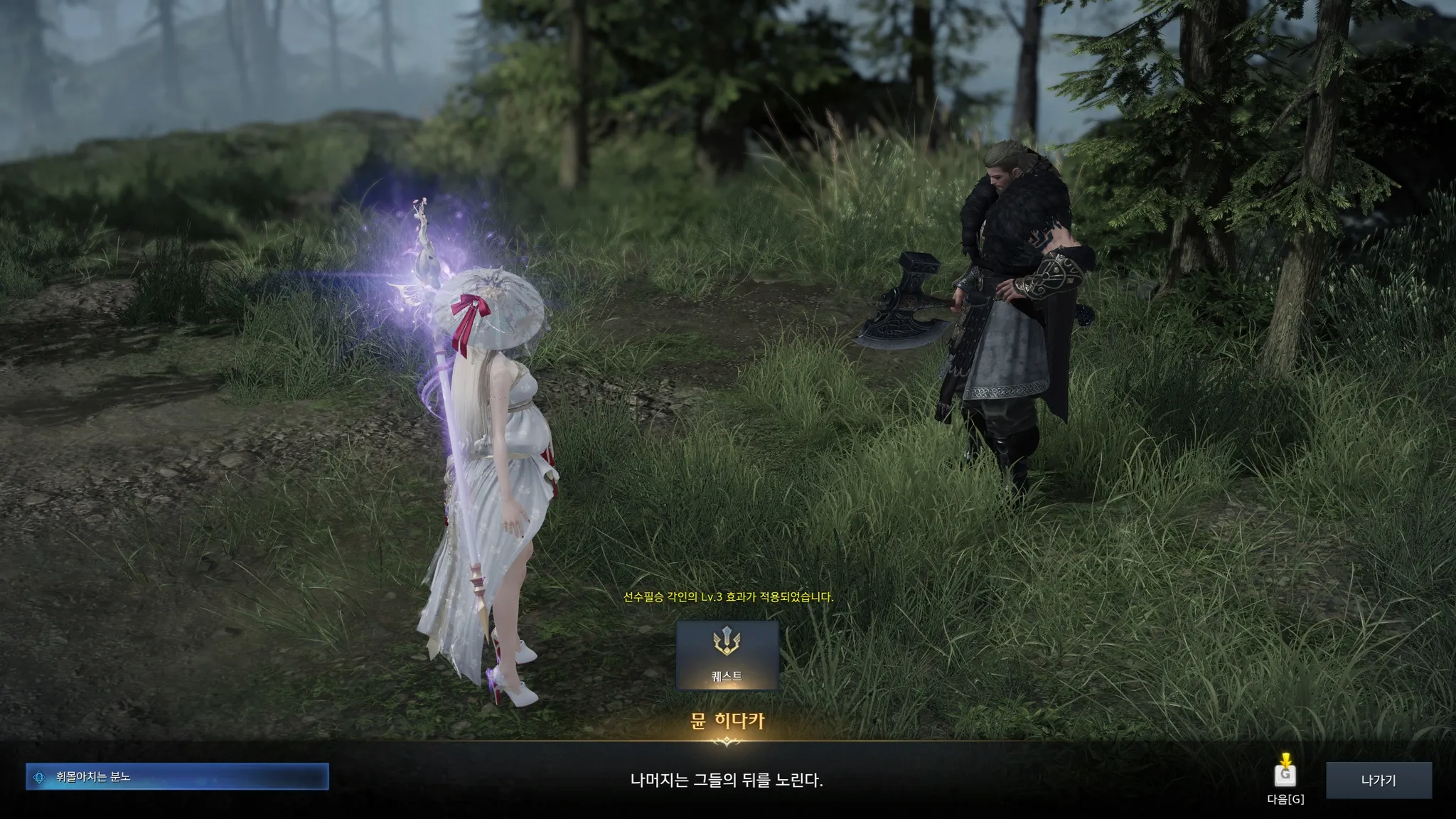The width and height of the screenshot is (1456, 819).
Task: Advance dialogue with the 다음 button
Action: (x=1285, y=774)
